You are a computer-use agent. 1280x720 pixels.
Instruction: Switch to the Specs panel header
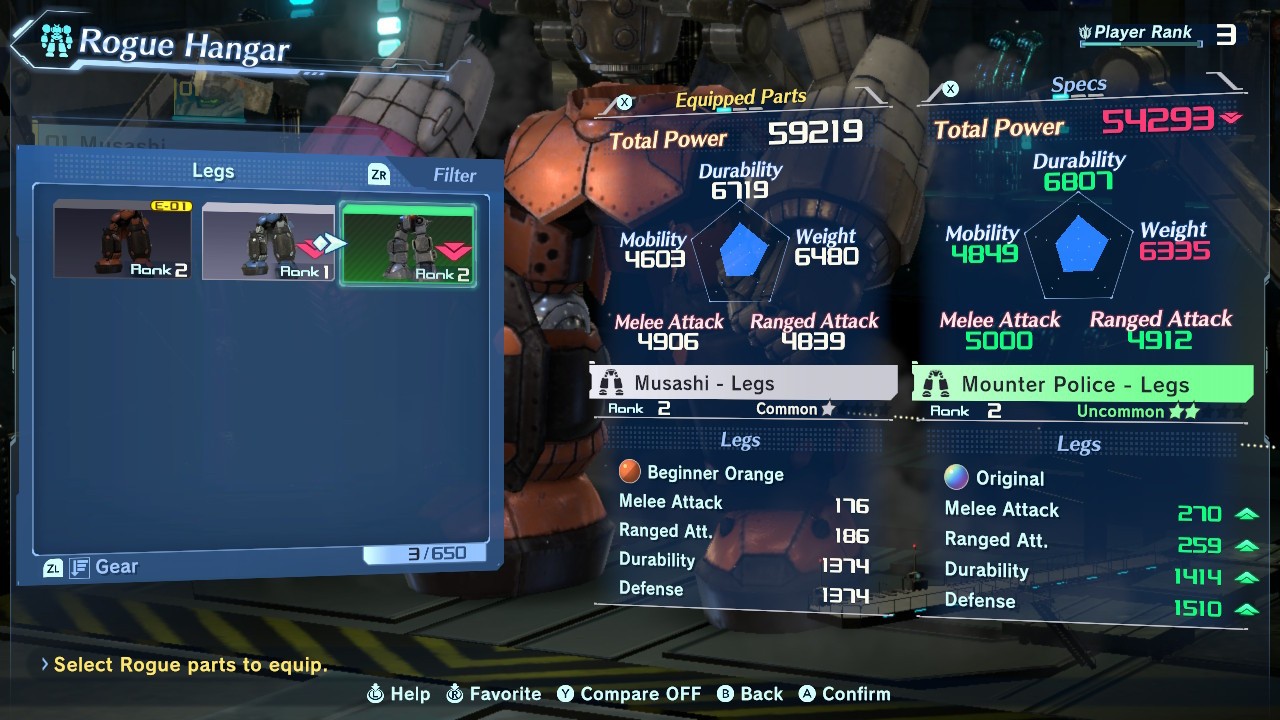coord(1078,86)
